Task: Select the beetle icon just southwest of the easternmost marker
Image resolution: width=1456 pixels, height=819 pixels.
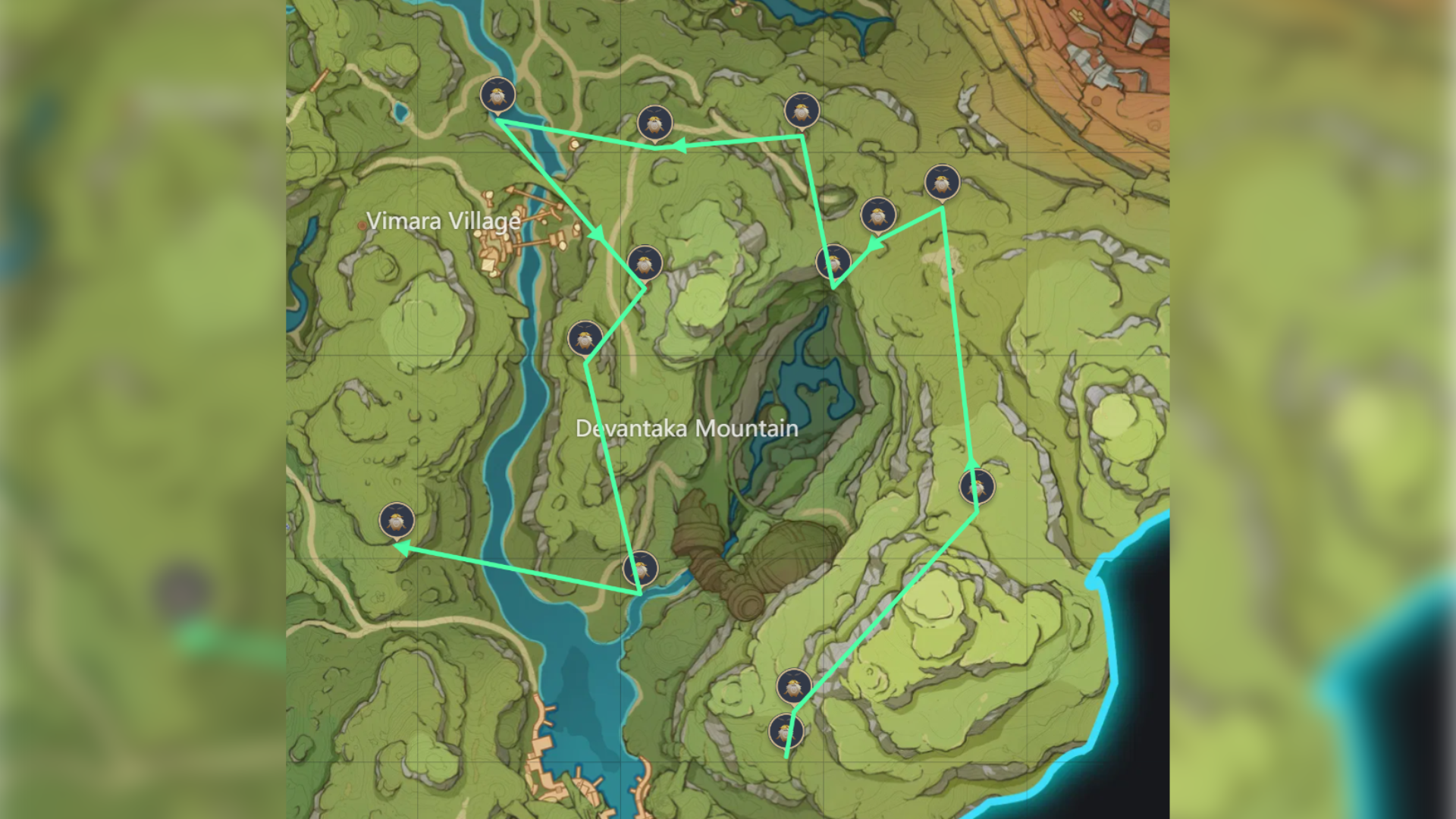Action: click(879, 217)
